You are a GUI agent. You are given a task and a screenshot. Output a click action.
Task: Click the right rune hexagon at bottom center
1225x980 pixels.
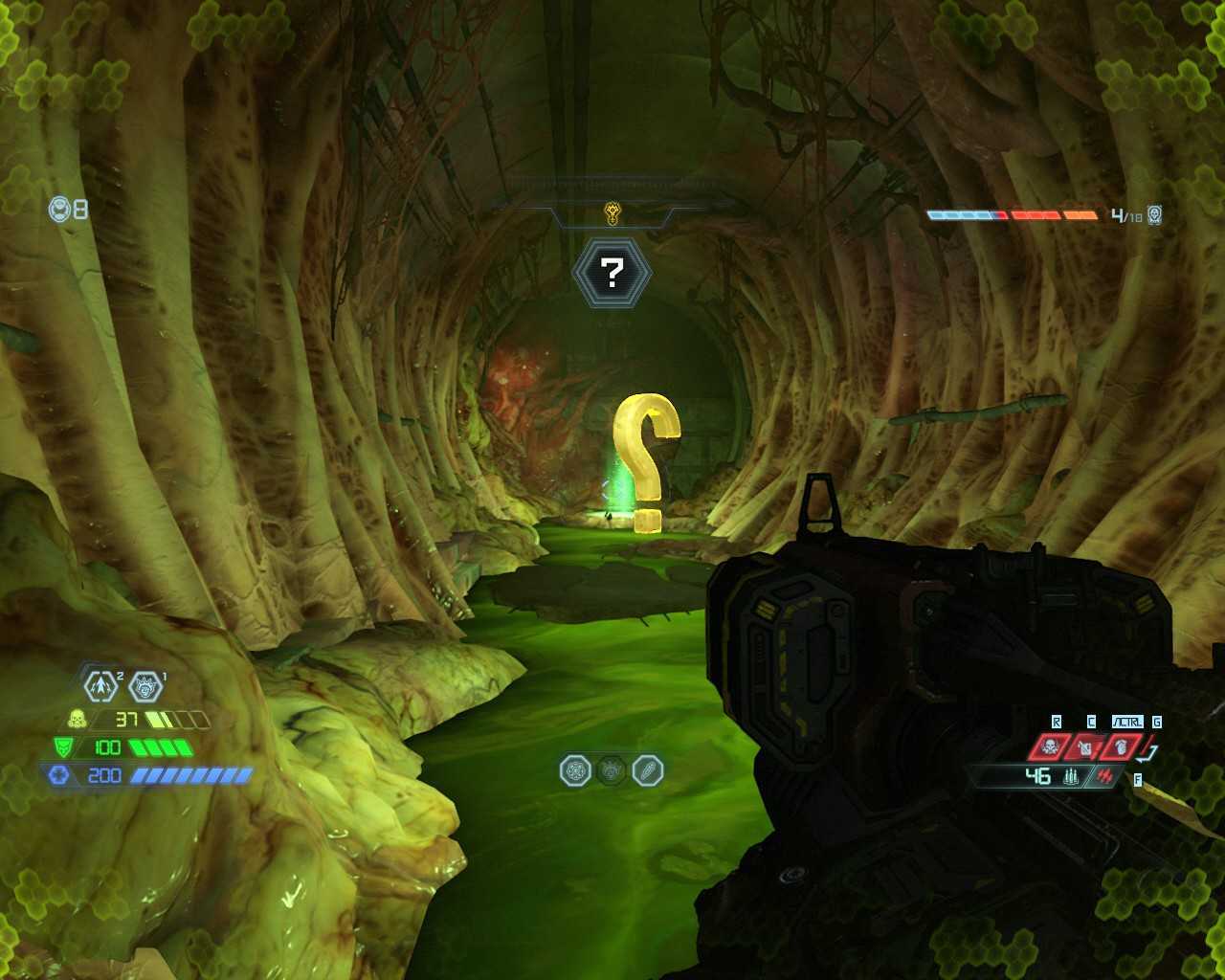pyautogui.click(x=648, y=770)
